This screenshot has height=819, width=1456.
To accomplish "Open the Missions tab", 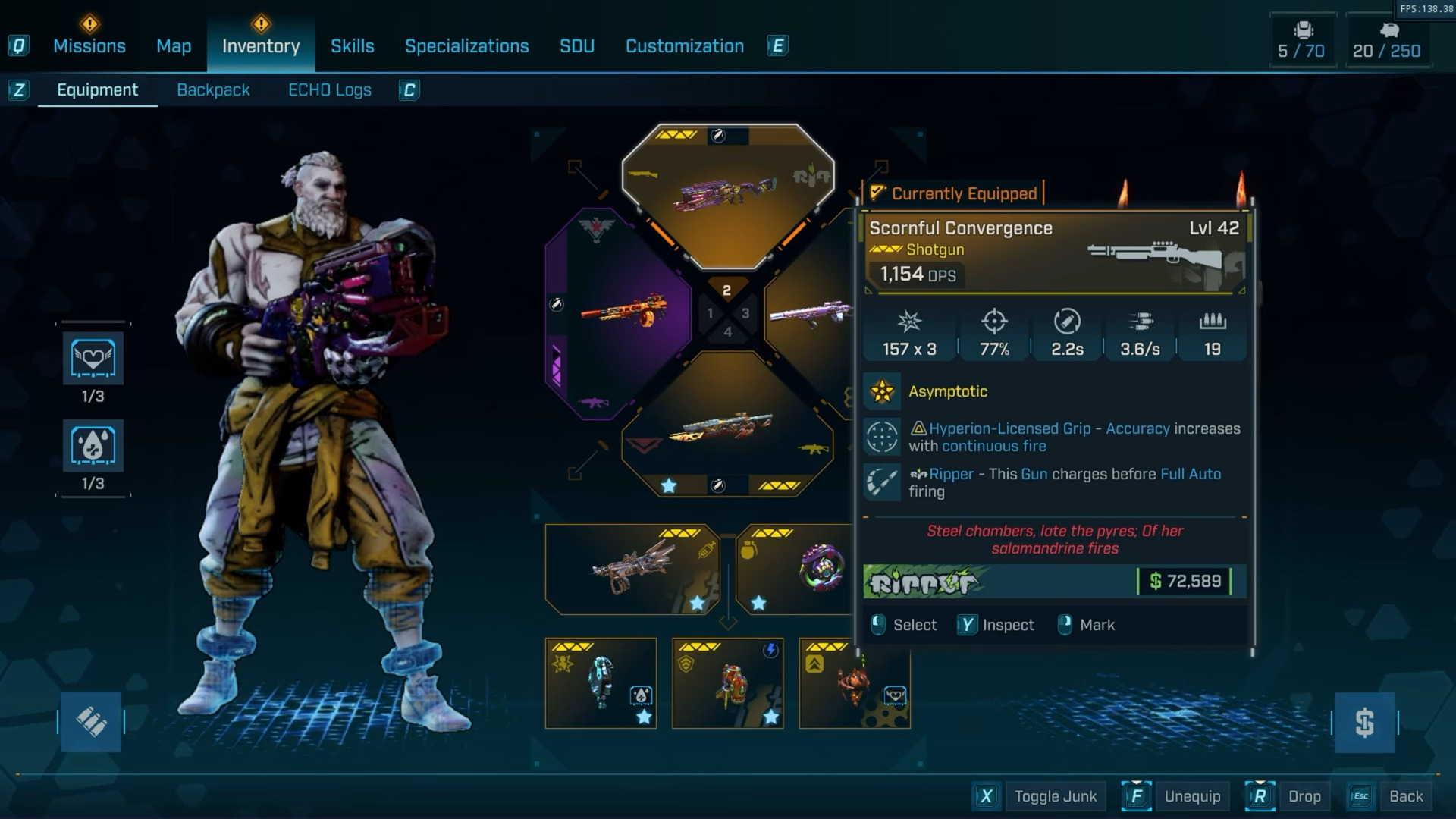I will pos(89,46).
